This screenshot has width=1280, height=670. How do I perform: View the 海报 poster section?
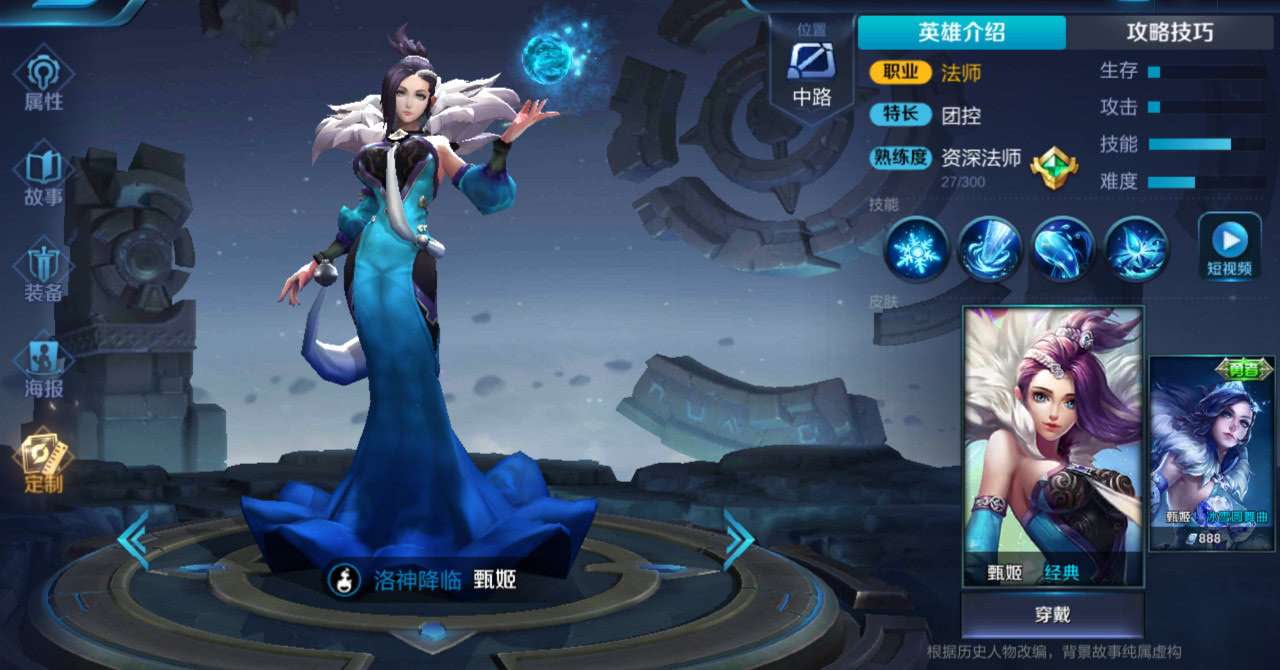[x=43, y=366]
